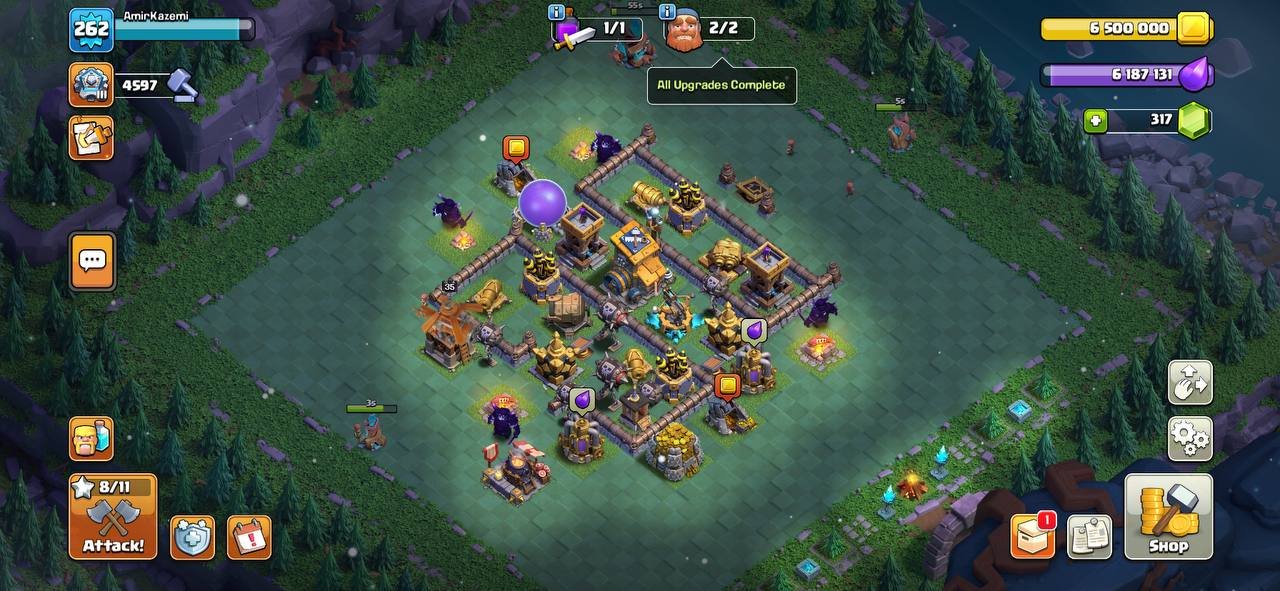
Task: Open the level 262 player profile badge
Action: 91,29
